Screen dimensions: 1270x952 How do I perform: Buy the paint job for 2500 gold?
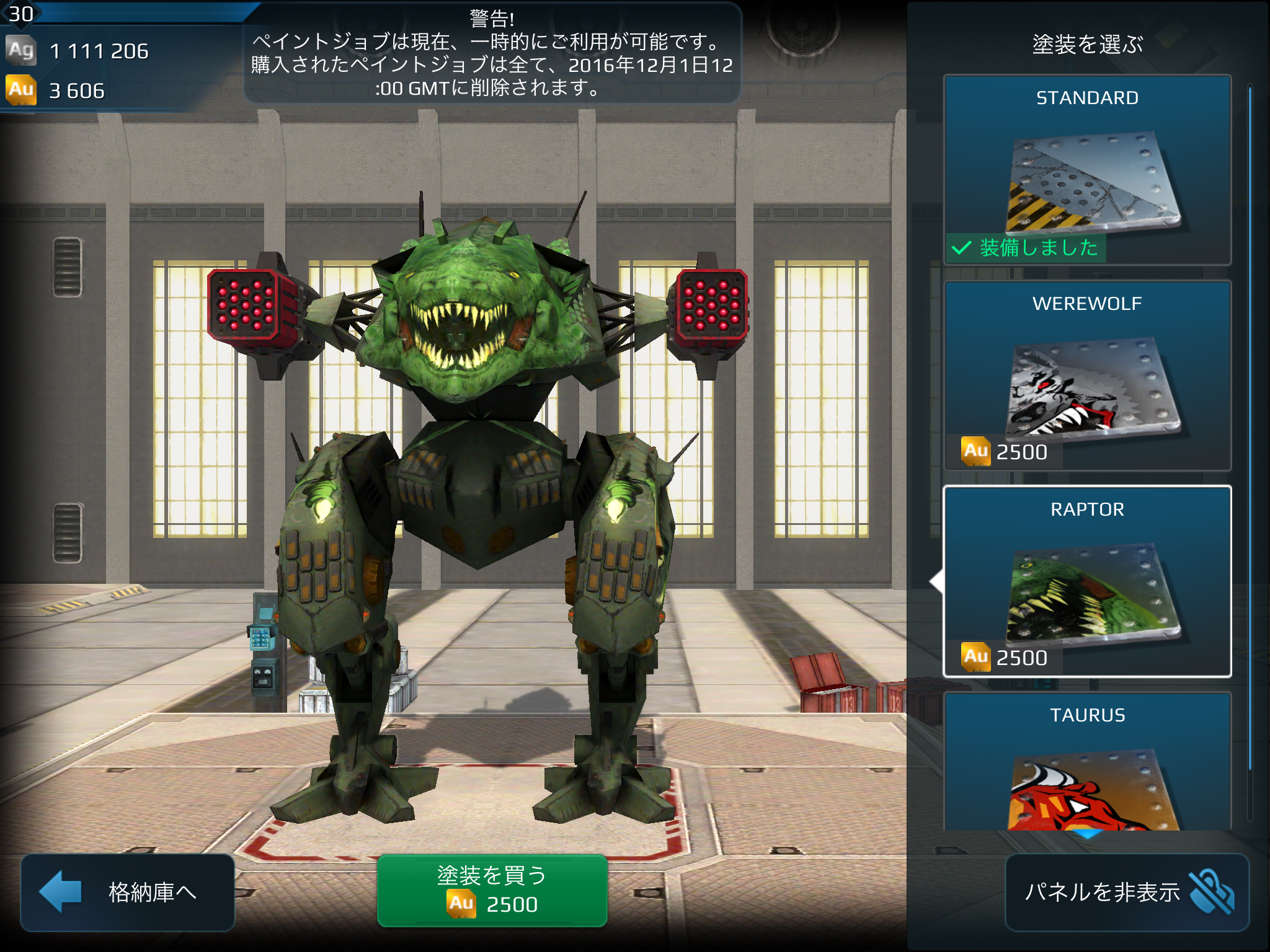click(492, 890)
